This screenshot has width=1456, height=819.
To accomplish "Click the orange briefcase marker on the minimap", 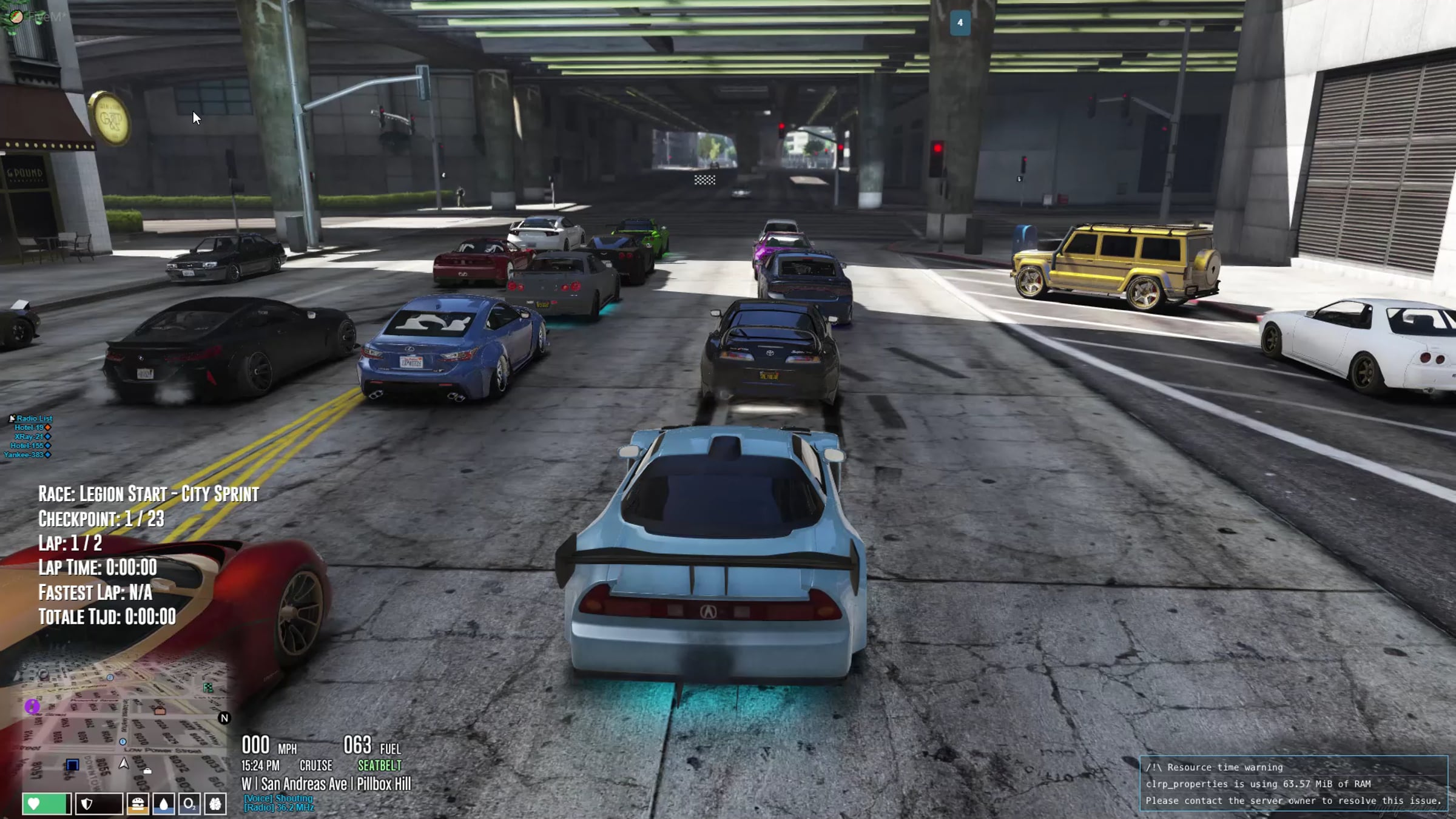I will pyautogui.click(x=160, y=710).
